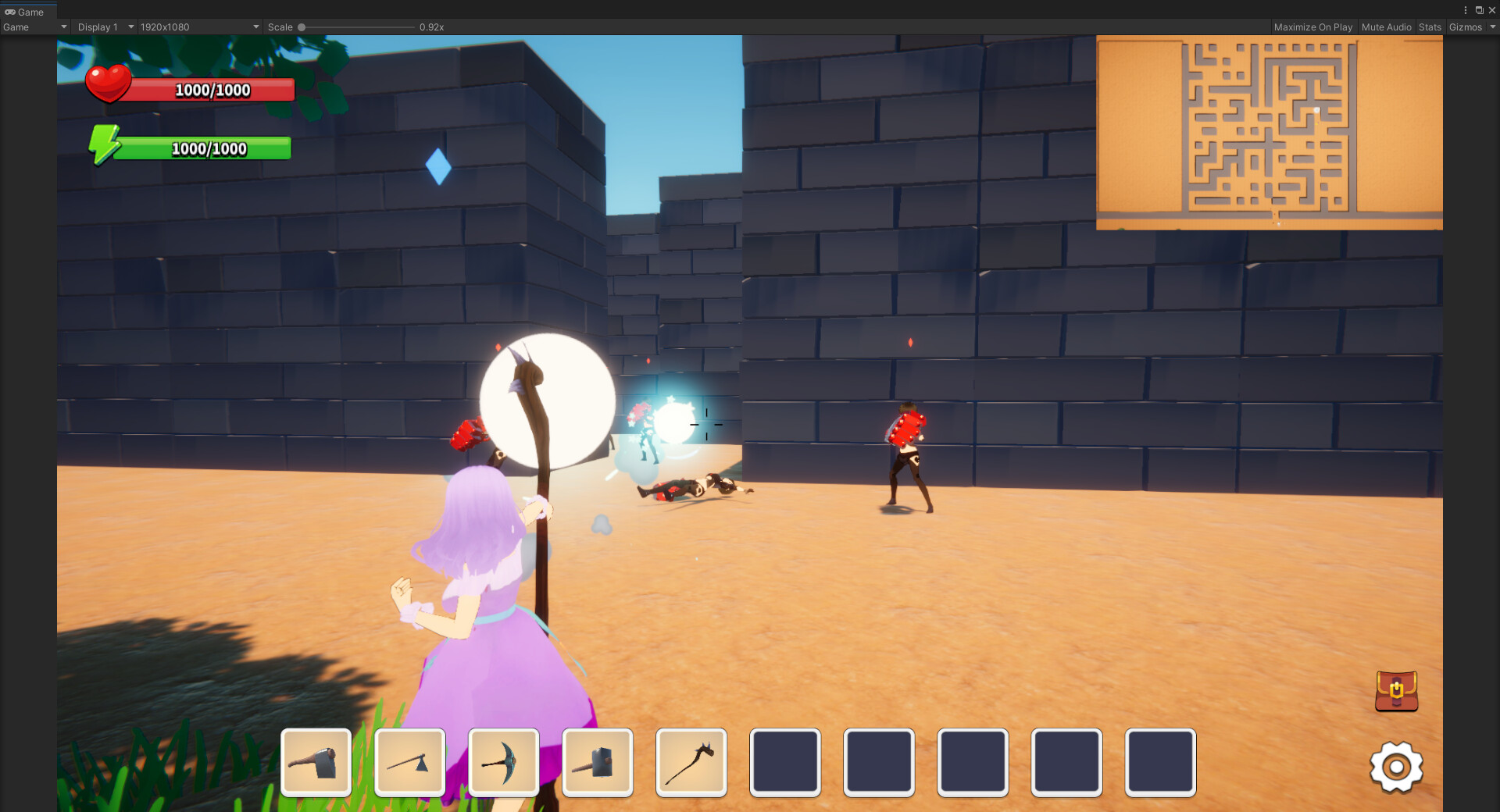Select the hatchet in the second hotbar slot
The width and height of the screenshot is (1500, 812).
coord(409,763)
